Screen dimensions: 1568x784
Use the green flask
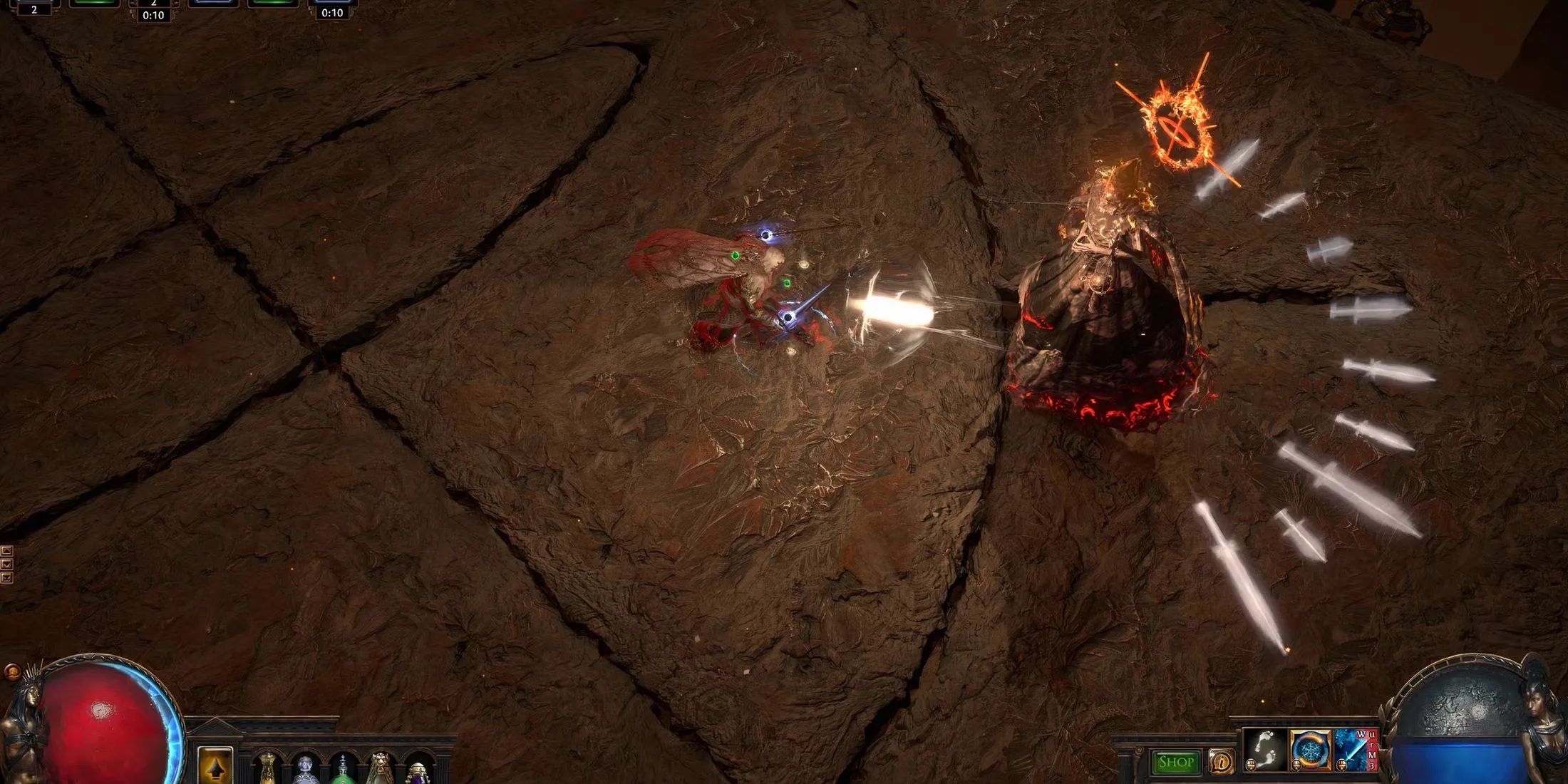tap(342, 770)
